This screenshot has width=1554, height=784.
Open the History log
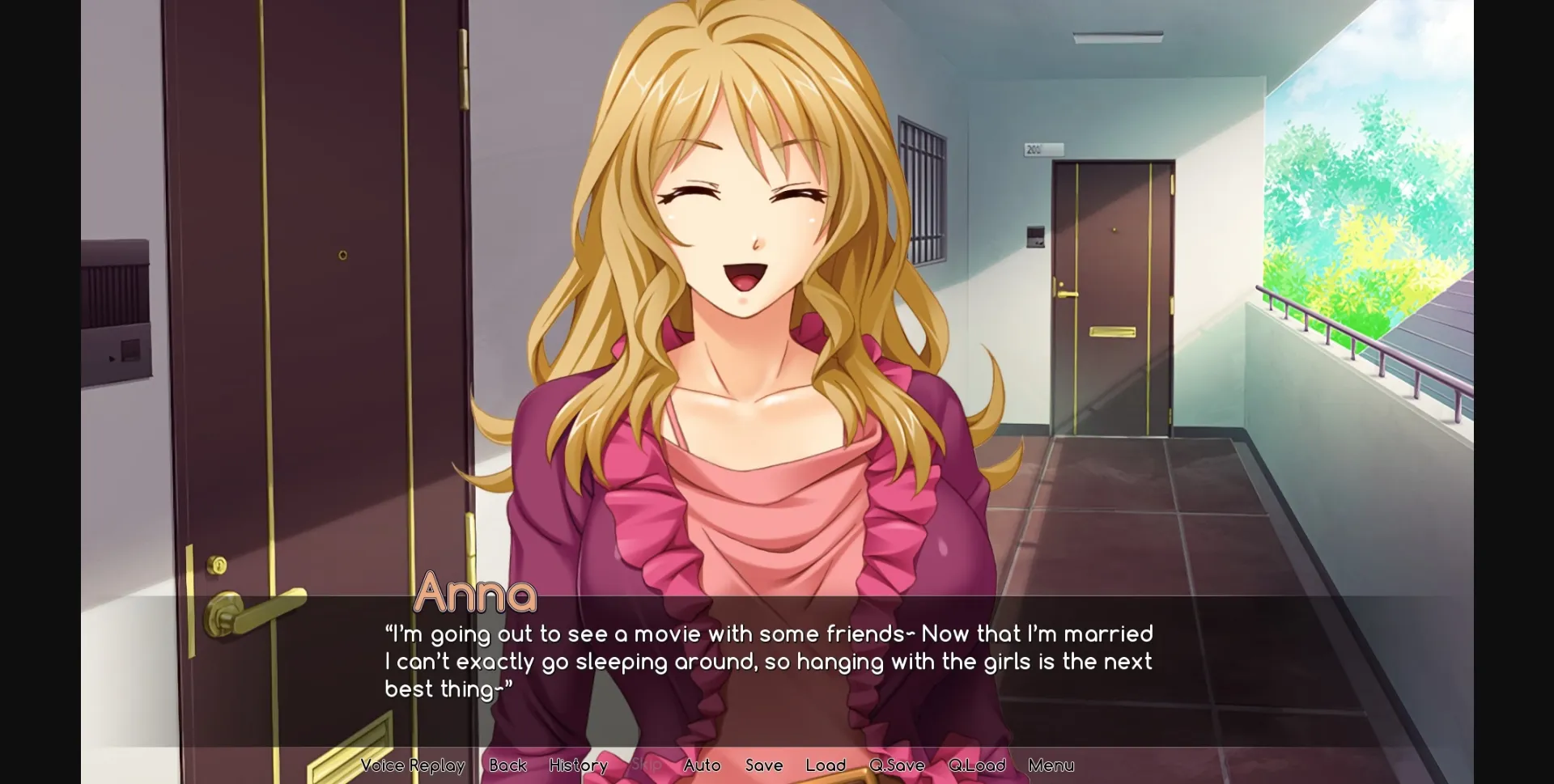pos(577,765)
